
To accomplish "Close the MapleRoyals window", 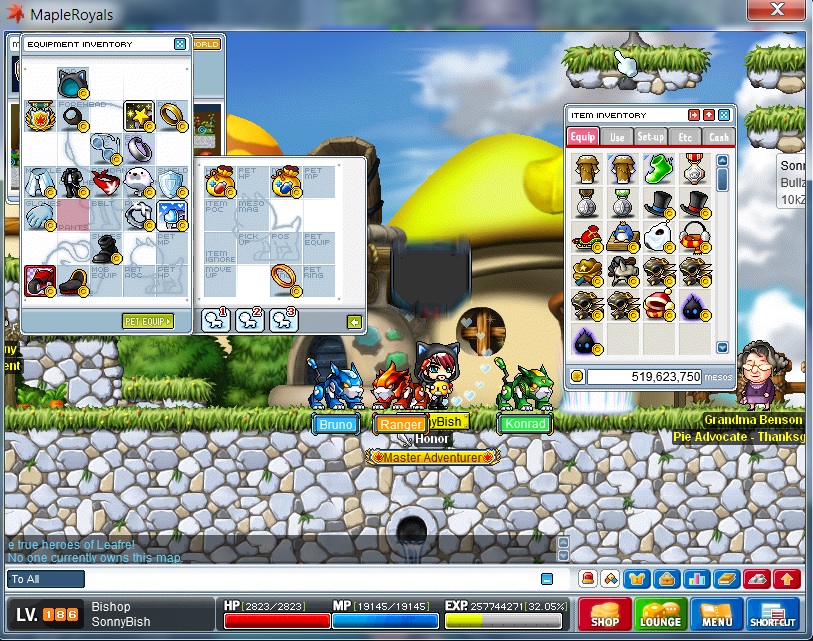I will (x=777, y=12).
